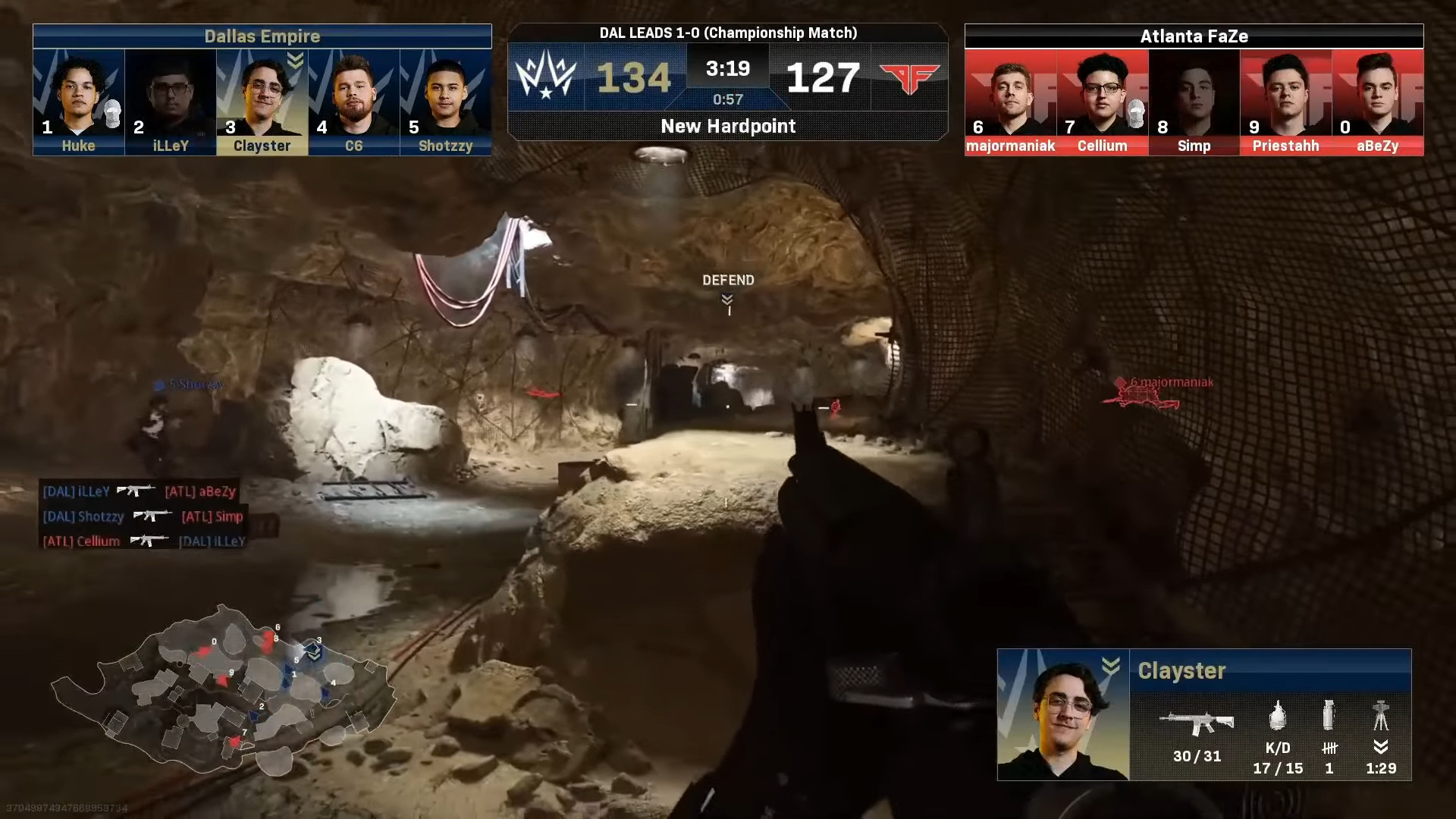Screen dimensions: 1456x819
Task: Choose majormaniak's player card
Action: pos(1011,102)
